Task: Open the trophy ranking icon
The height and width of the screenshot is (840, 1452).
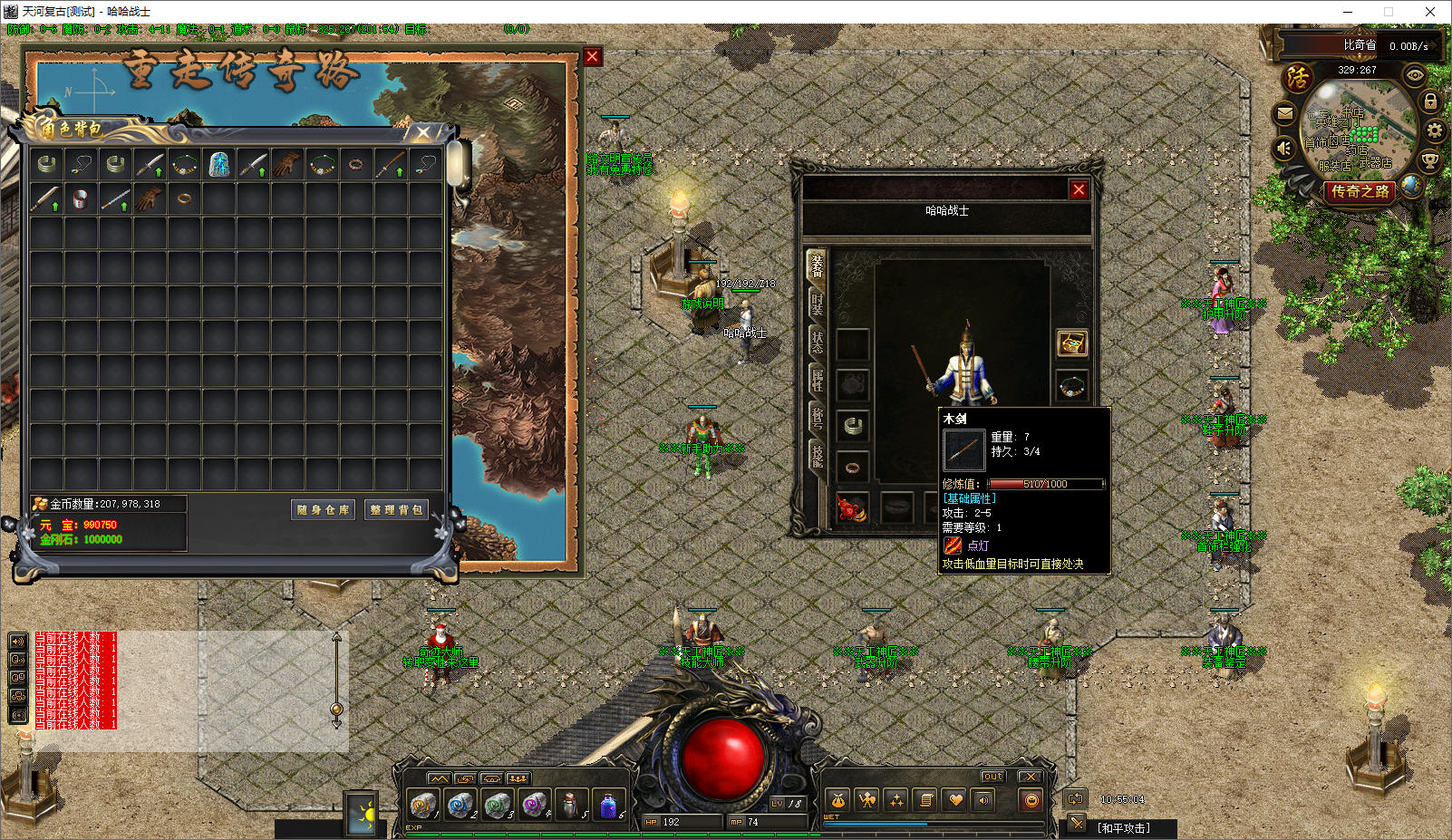Action: point(1429,161)
